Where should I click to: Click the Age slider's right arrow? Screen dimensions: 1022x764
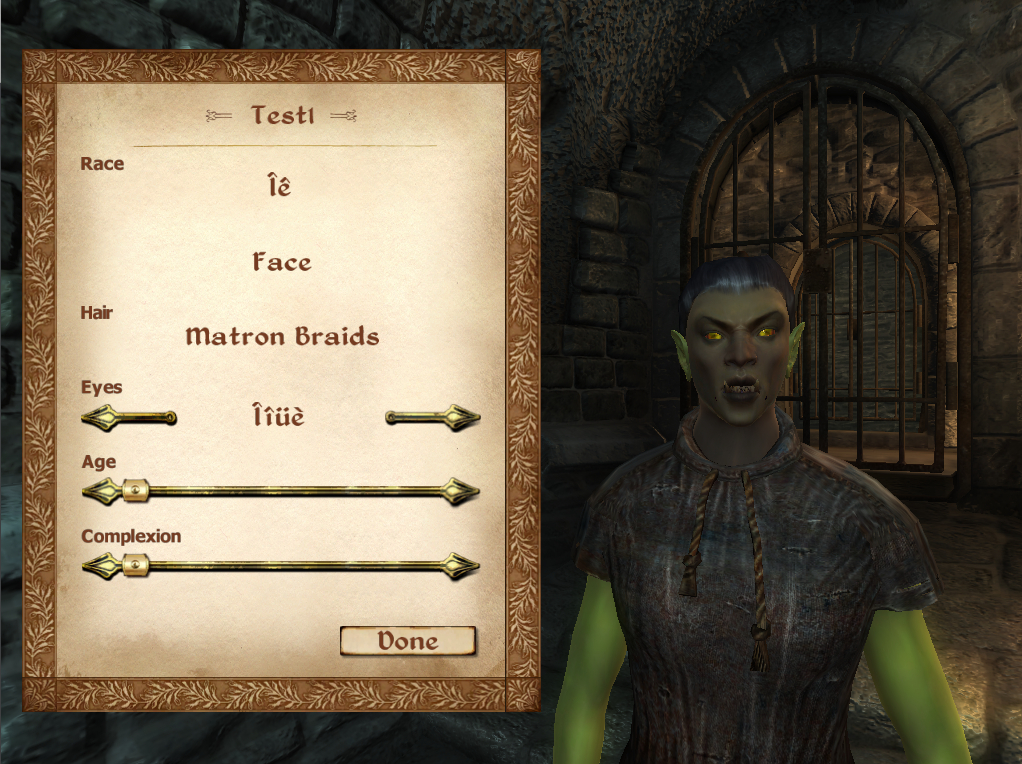[462, 491]
